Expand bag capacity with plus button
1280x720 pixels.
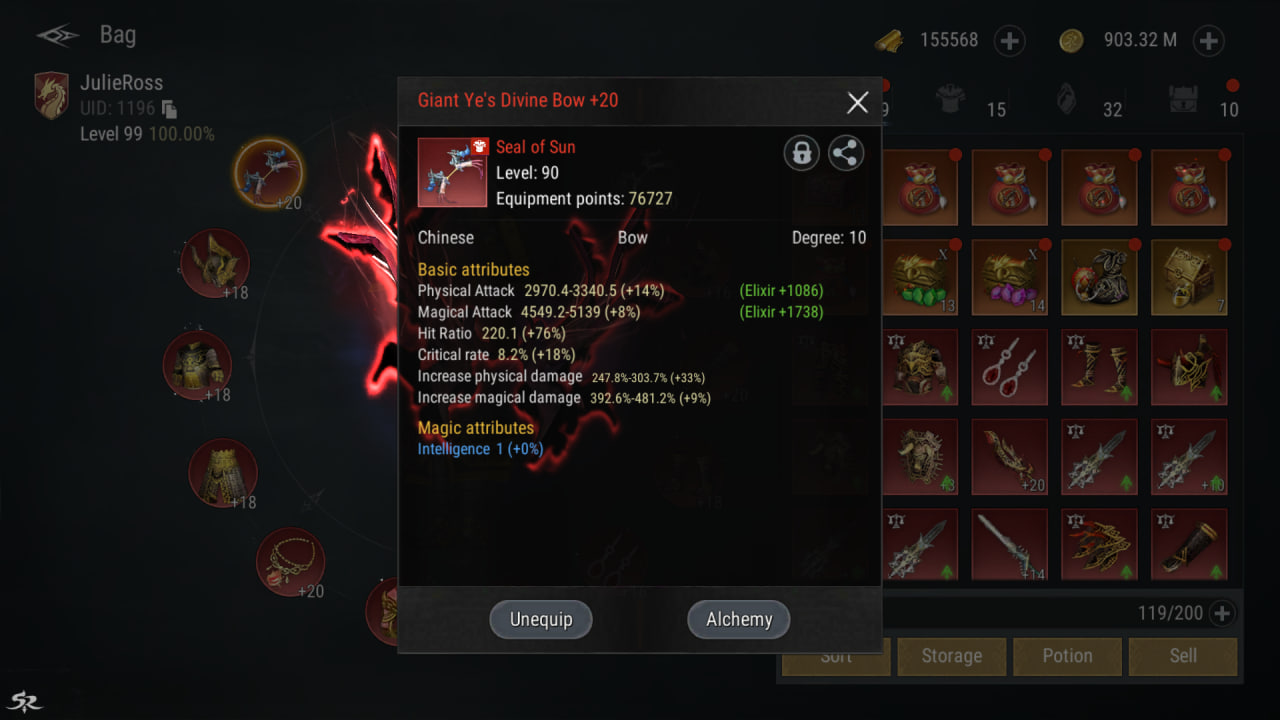(x=1221, y=613)
